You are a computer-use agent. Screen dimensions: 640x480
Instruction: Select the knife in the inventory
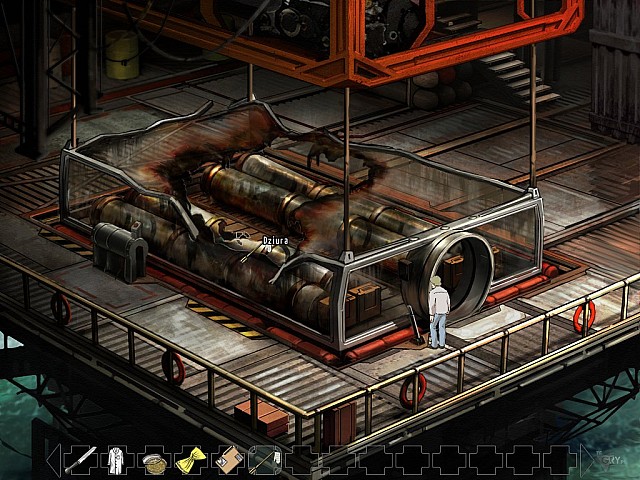click(81, 460)
